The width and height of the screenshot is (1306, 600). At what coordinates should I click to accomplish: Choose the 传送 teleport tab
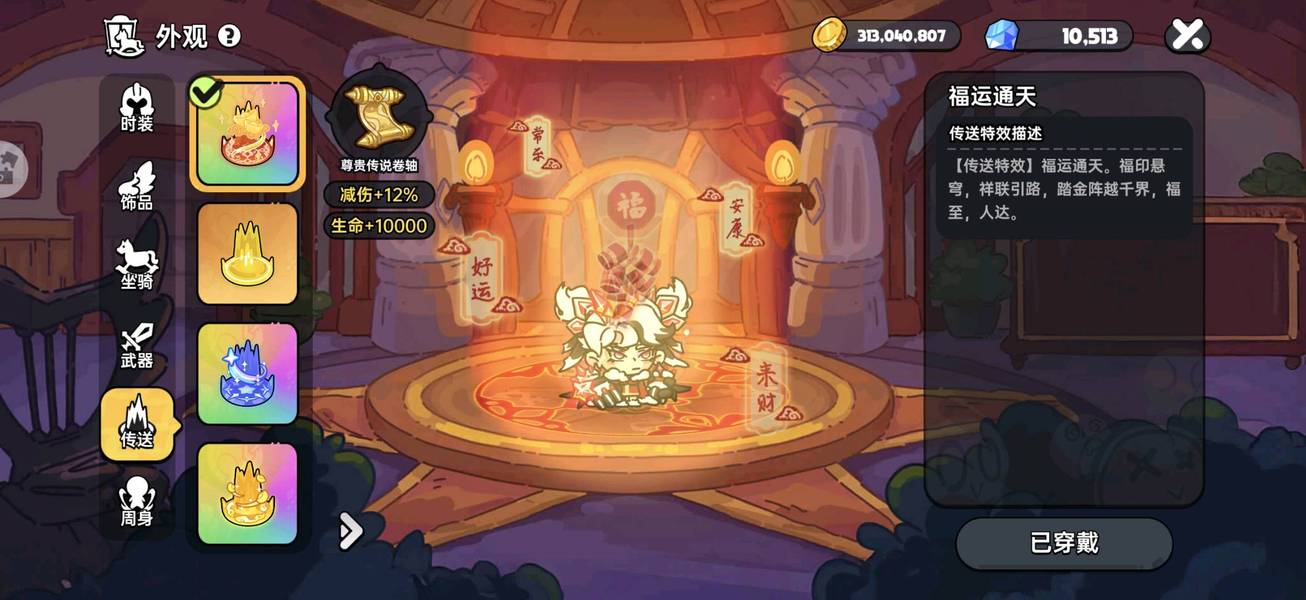(x=137, y=424)
